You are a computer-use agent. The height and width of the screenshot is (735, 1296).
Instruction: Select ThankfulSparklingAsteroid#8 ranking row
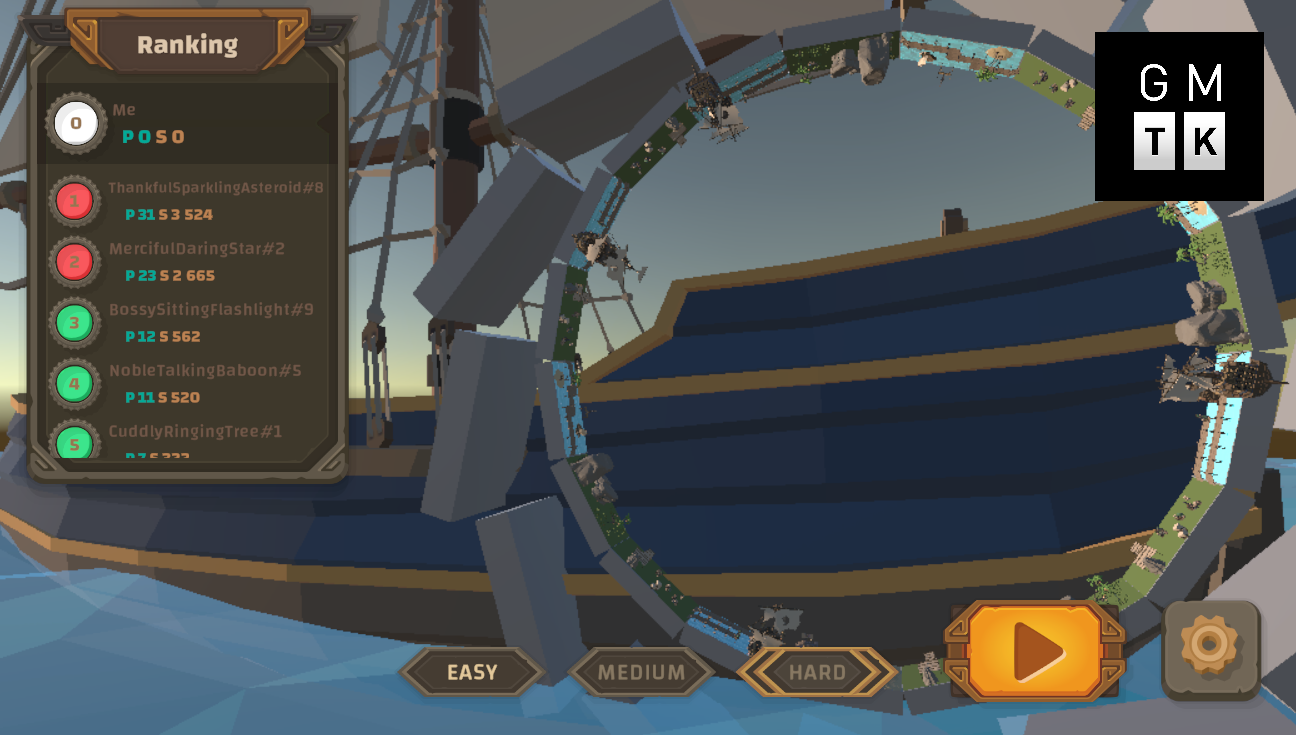tap(190, 201)
